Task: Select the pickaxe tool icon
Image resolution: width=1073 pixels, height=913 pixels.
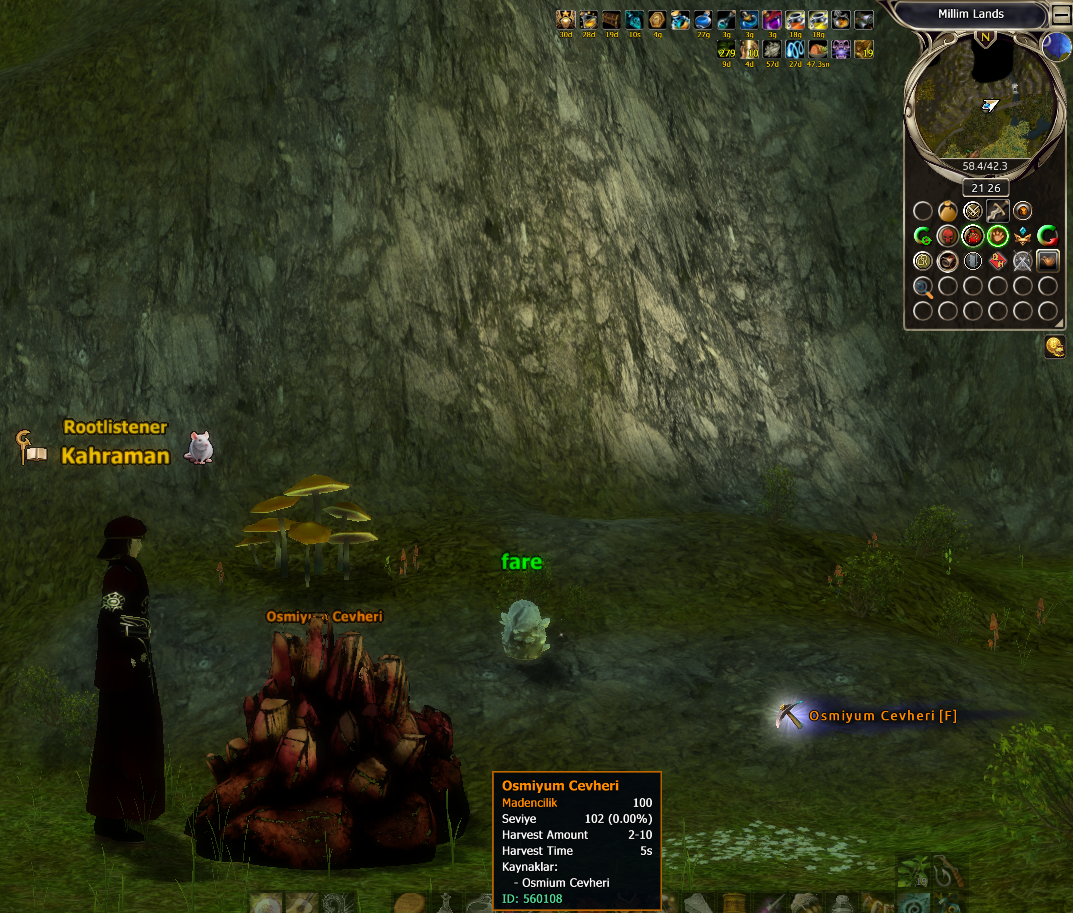Action: pos(998,211)
